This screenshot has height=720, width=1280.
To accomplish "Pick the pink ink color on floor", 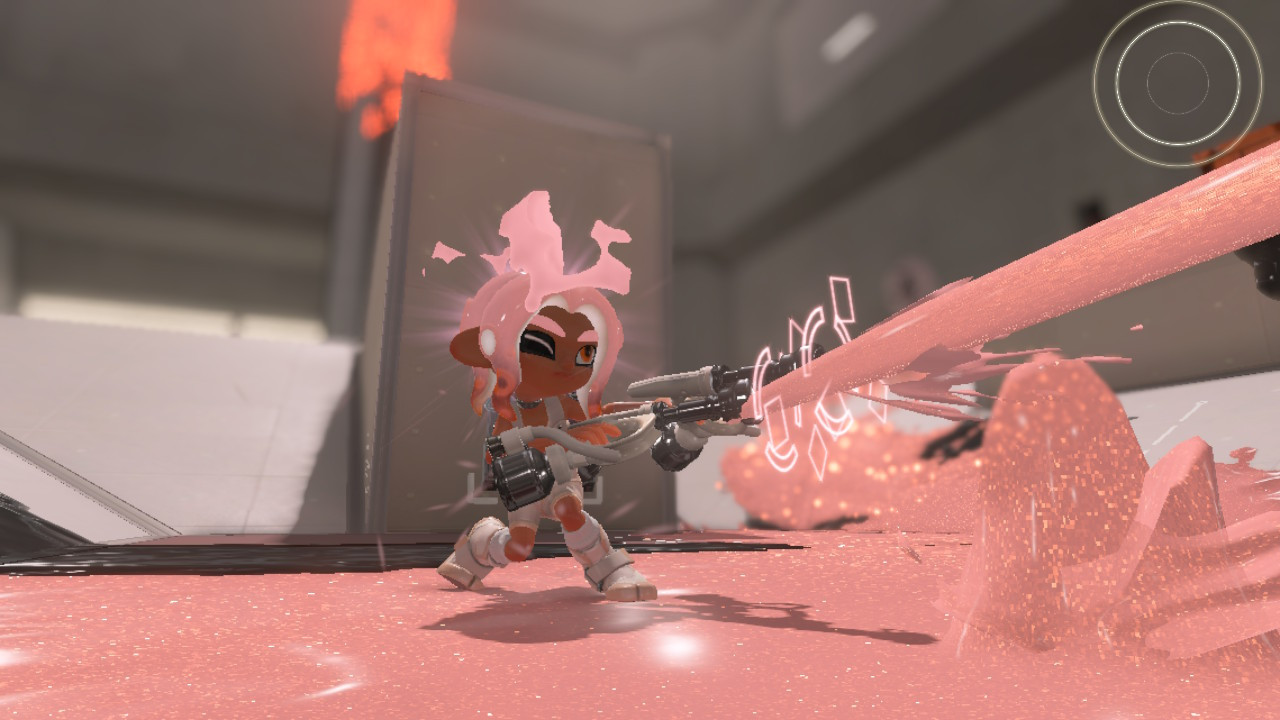I will (300, 650).
